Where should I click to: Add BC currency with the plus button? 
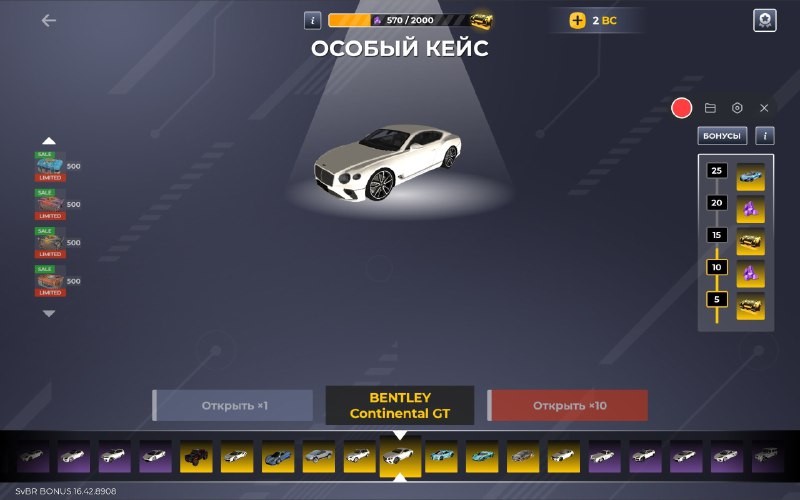coord(578,20)
